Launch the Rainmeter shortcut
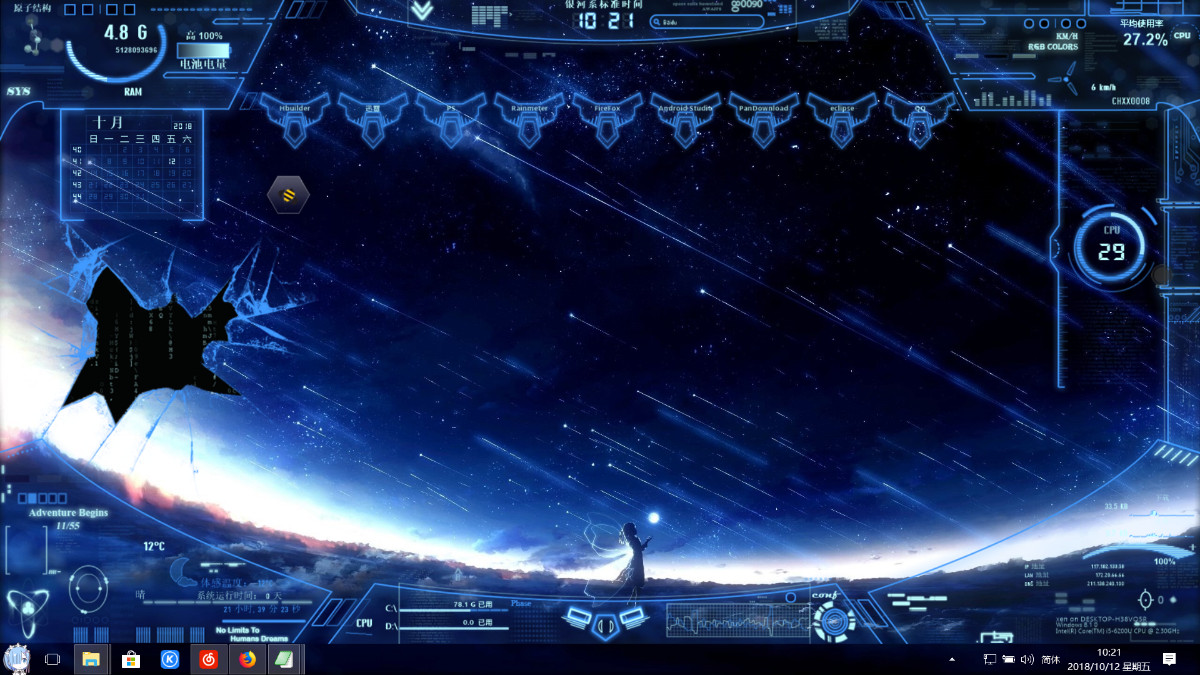Image resolution: width=1200 pixels, height=675 pixels. [529, 117]
